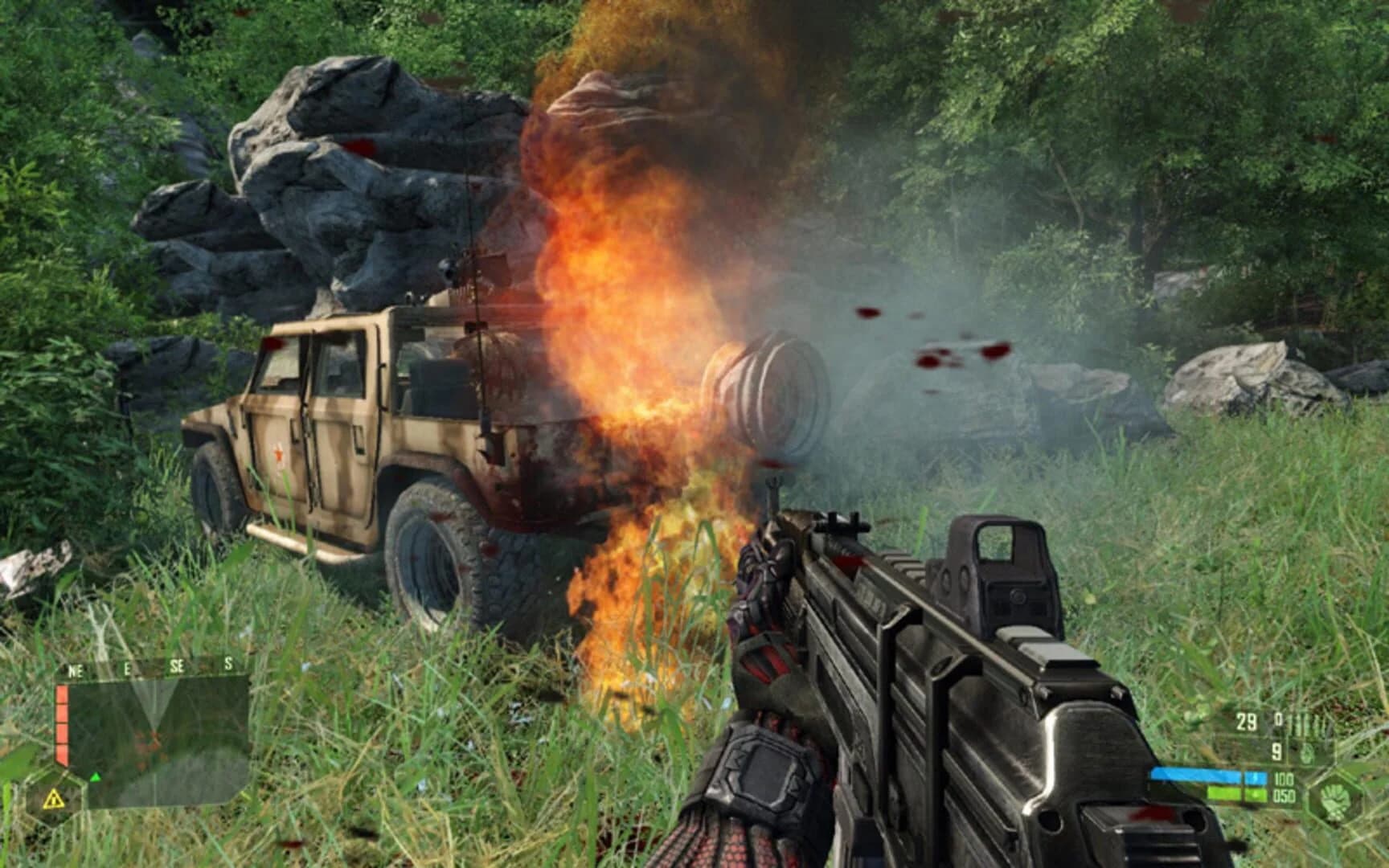Click the energy value reading 100
Screen dimensions: 1389x868
[1284, 778]
